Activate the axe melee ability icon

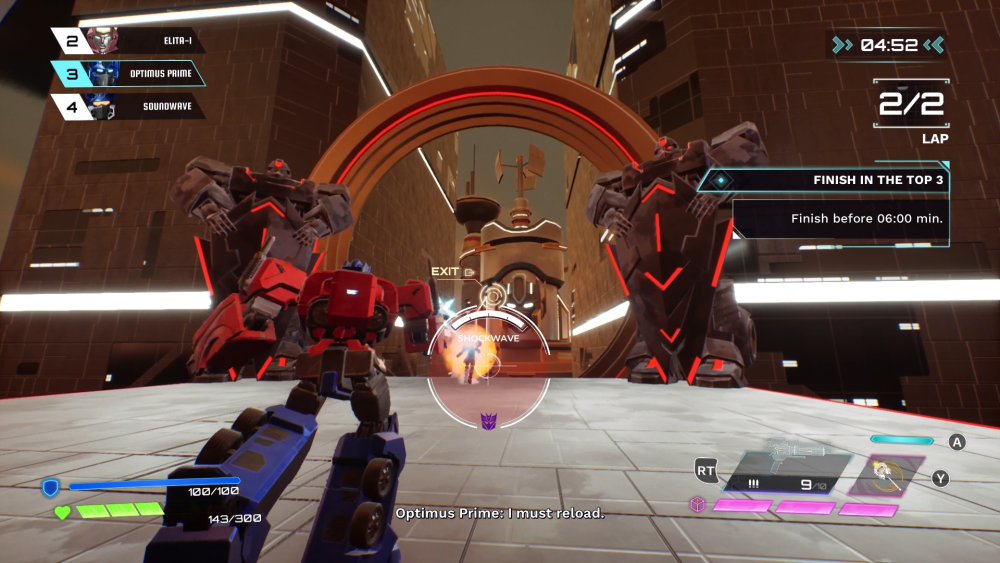[880, 473]
